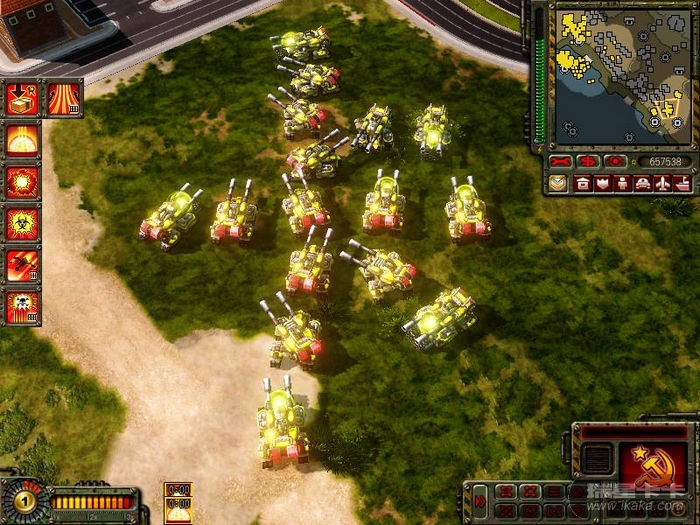The image size is (700, 525).
Task: Call the aircraft strike support power
Action: [22, 263]
